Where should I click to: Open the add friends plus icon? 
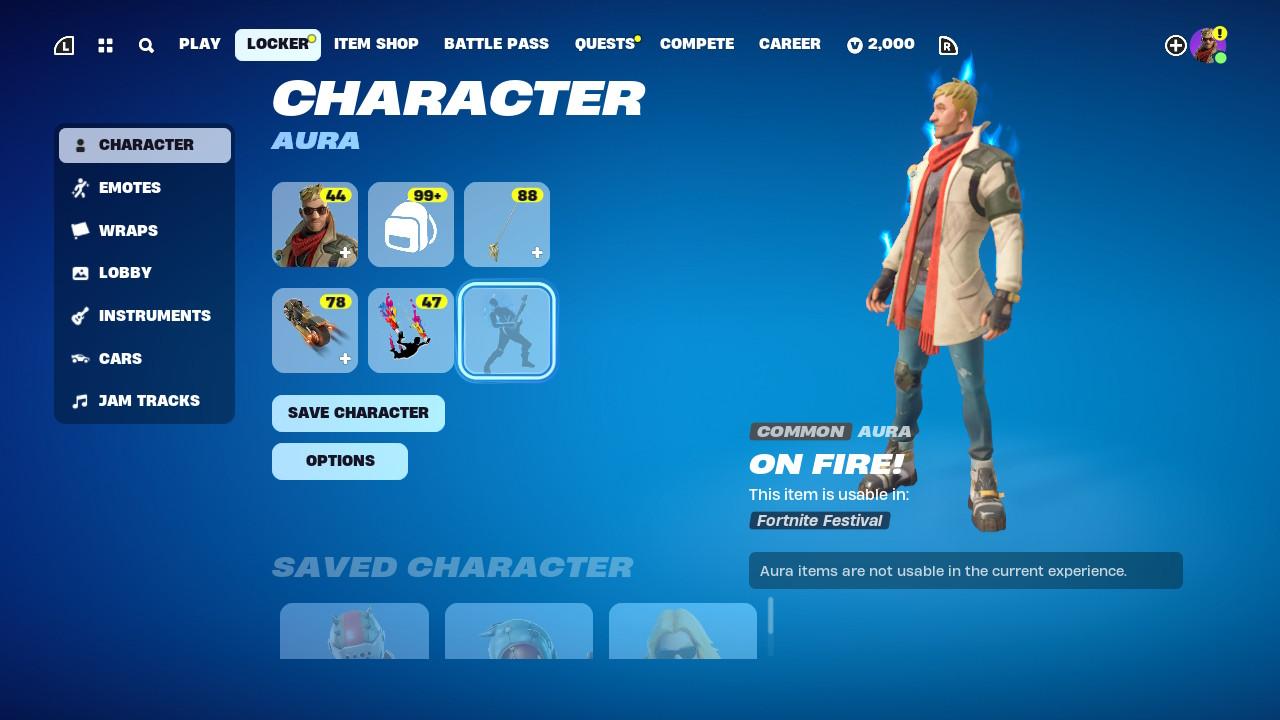1176,45
